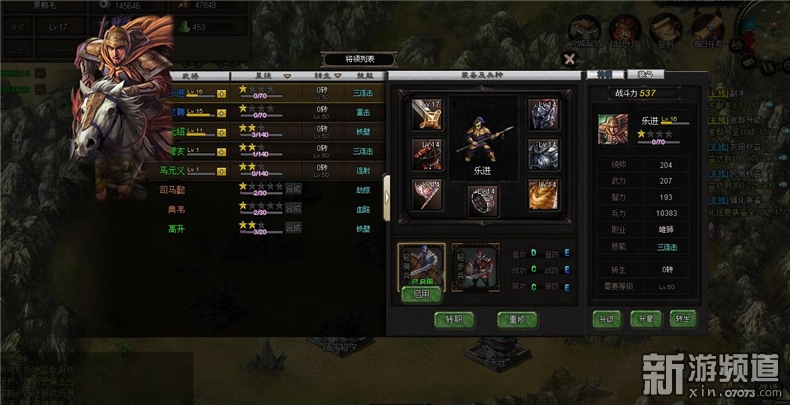
Task: Select the axe equipment slot
Action: pos(427,192)
